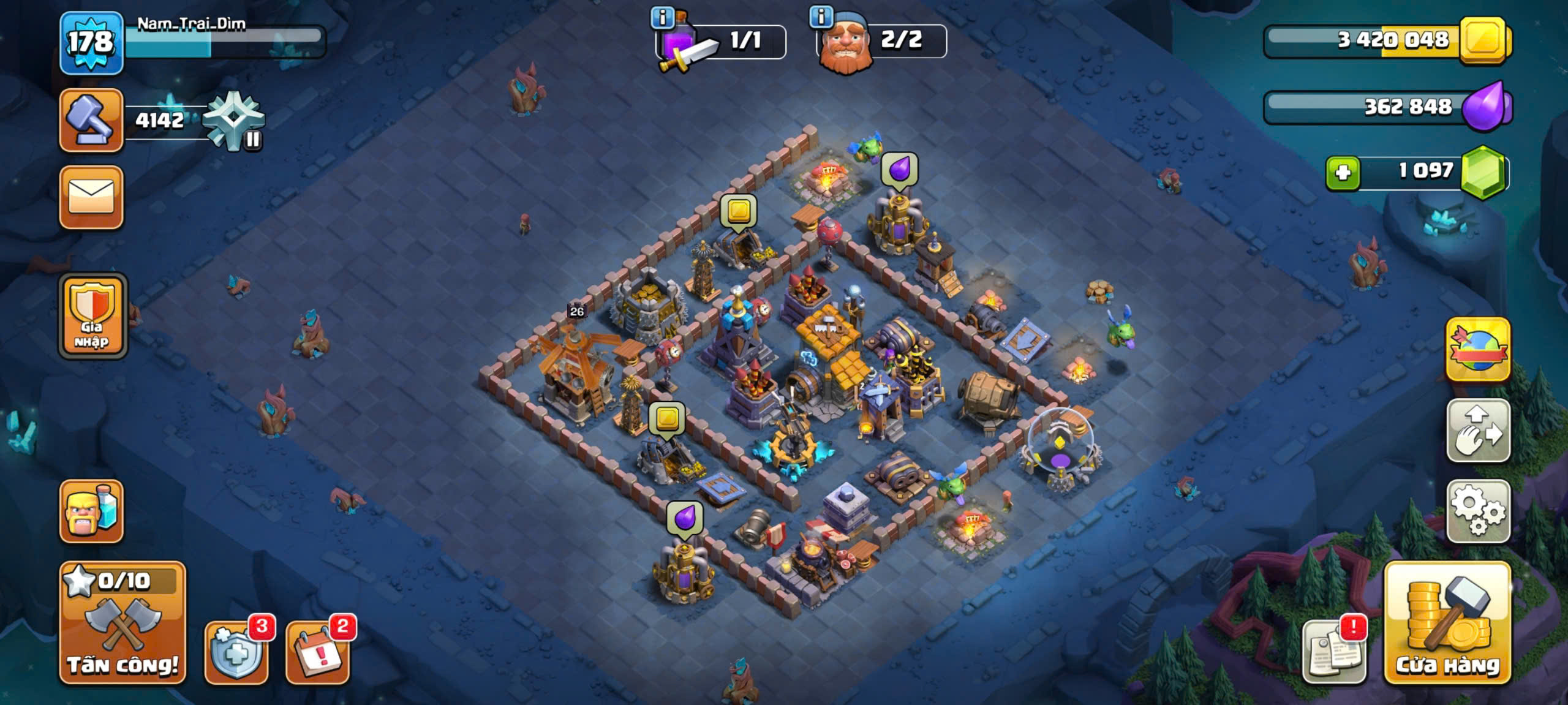Enter layout edit mode with hand arrows
1568x705 pixels.
point(1477,431)
